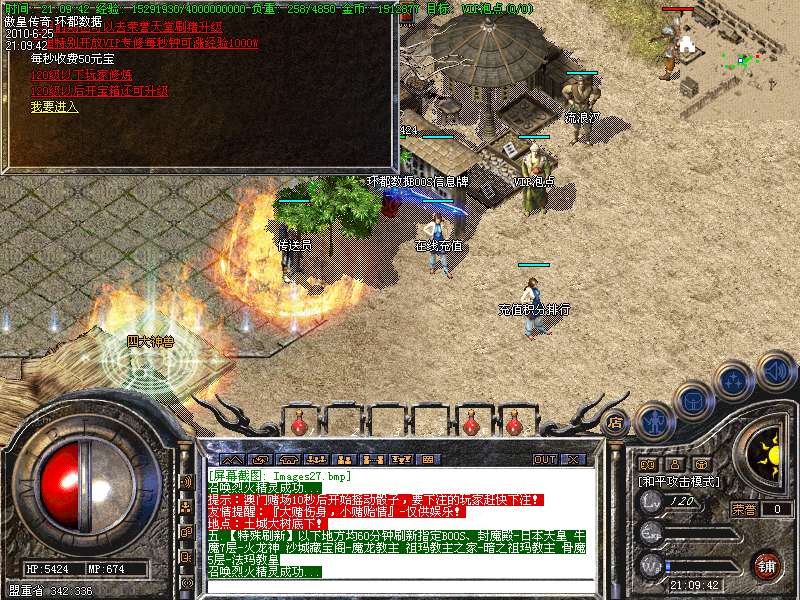
Task: Open the bag inventory round button
Action: pyautogui.click(x=693, y=400)
